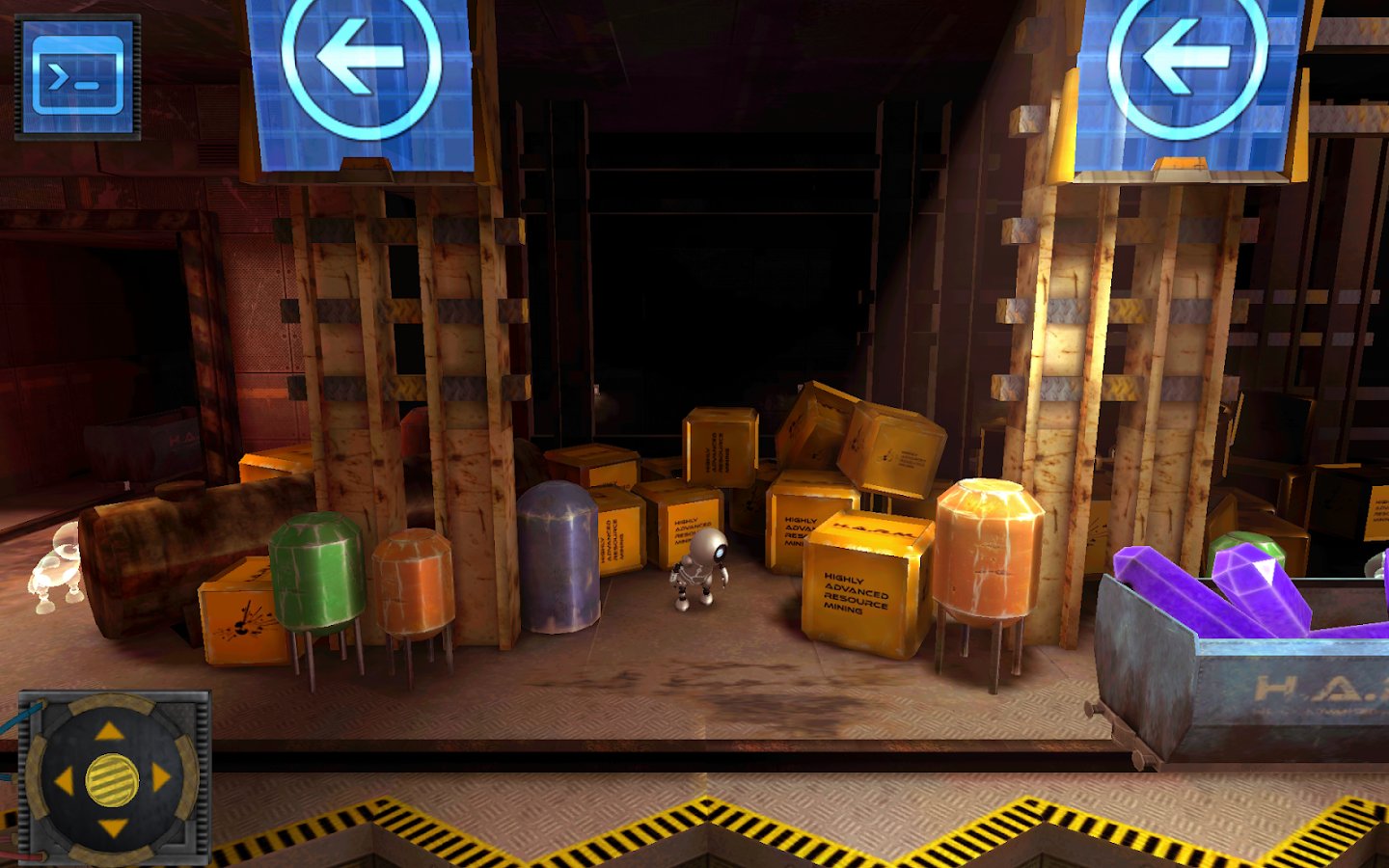Tap the up arrow on the directional pad
Image resolution: width=1389 pixels, height=868 pixels.
point(110,732)
